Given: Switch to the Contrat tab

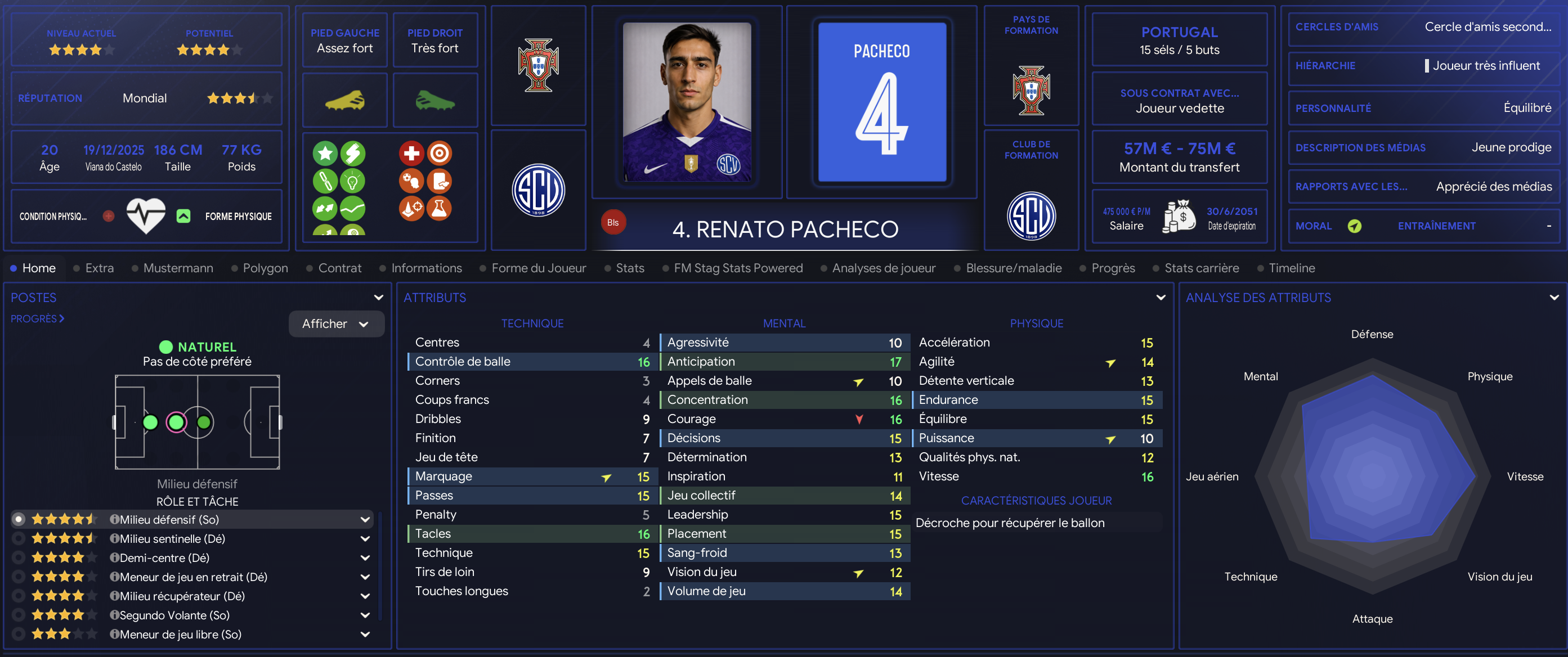Looking at the screenshot, I should pyautogui.click(x=339, y=268).
